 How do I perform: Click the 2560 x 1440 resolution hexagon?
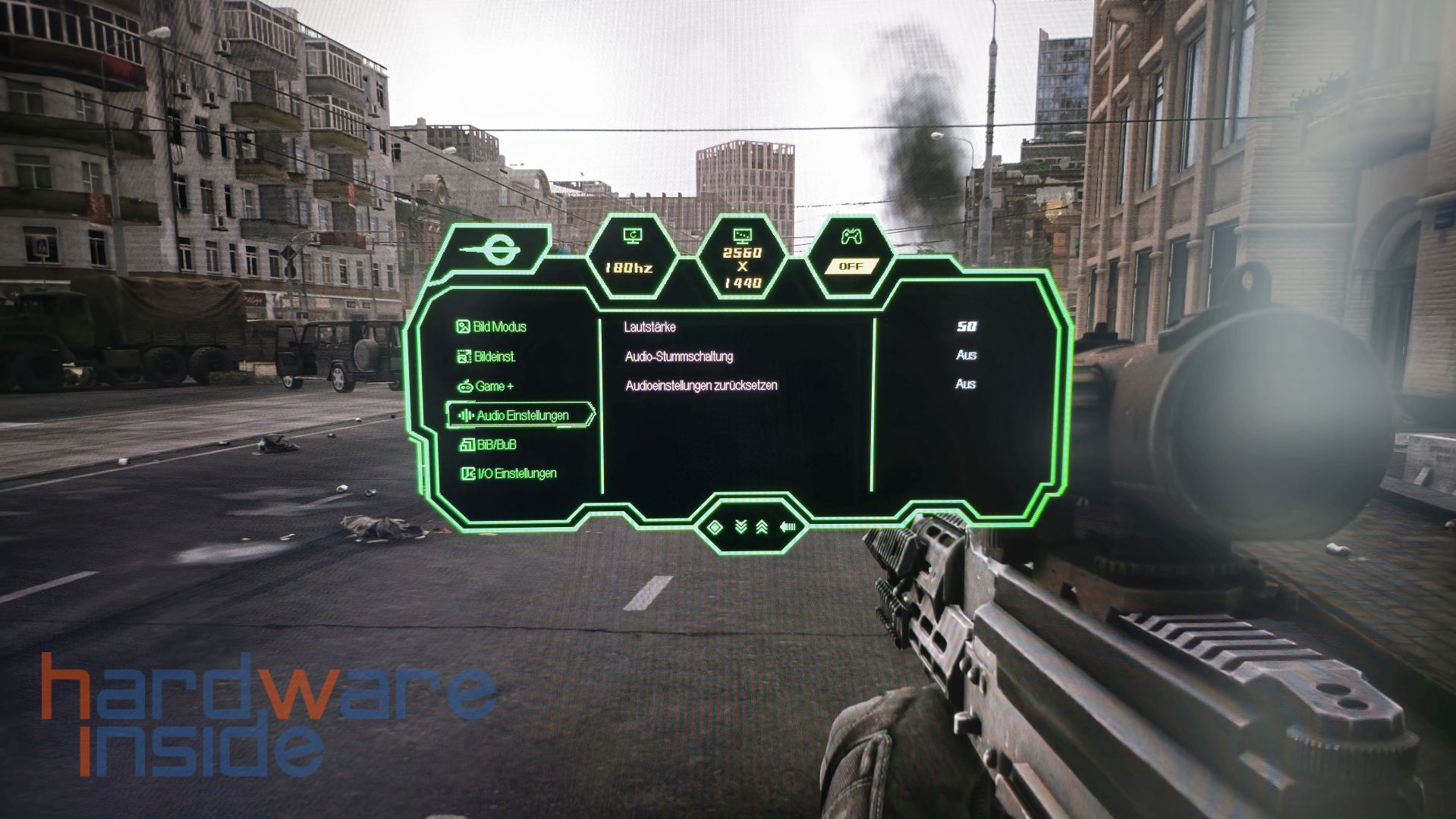(742, 258)
